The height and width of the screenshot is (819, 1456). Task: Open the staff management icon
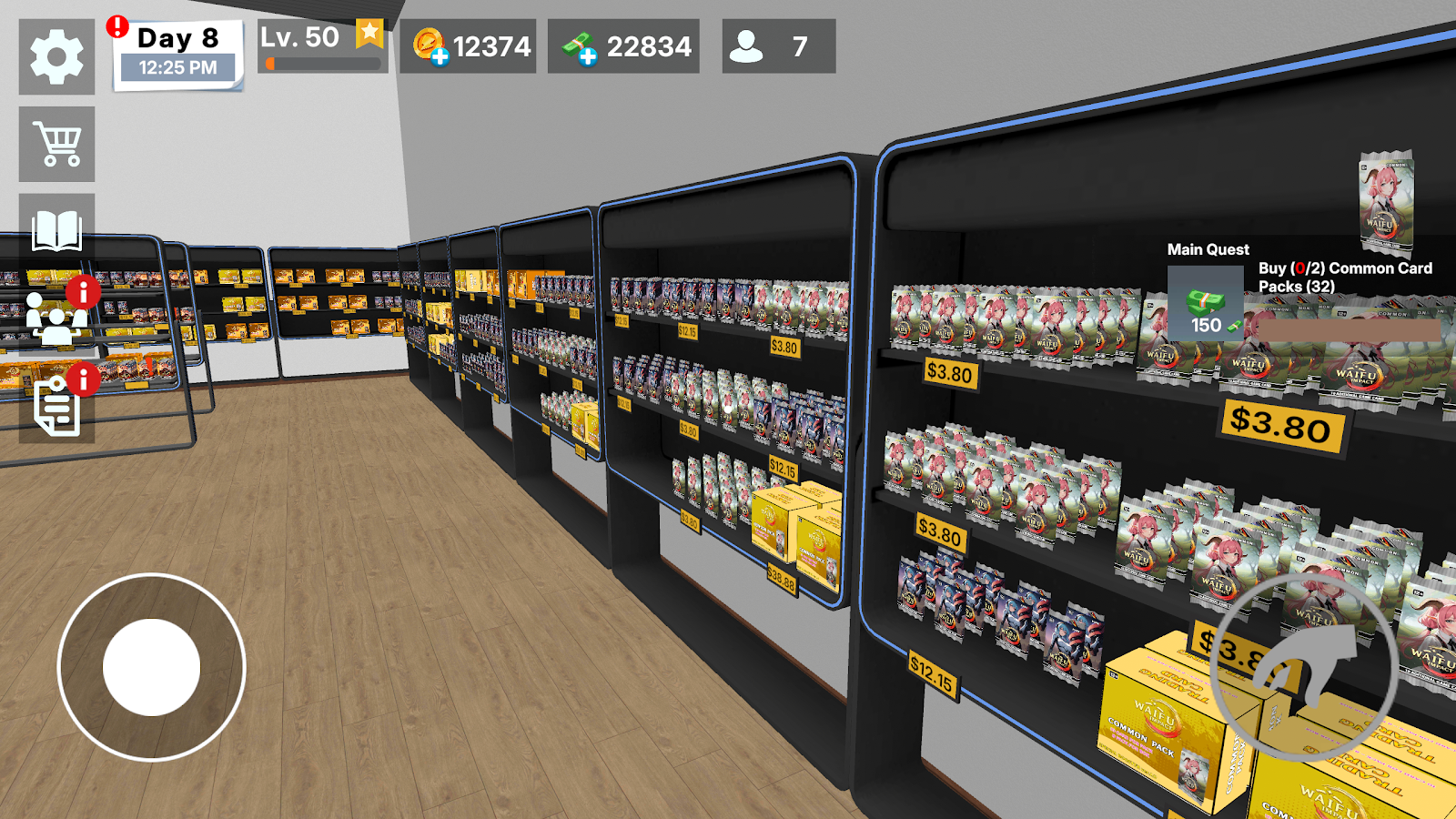56,317
